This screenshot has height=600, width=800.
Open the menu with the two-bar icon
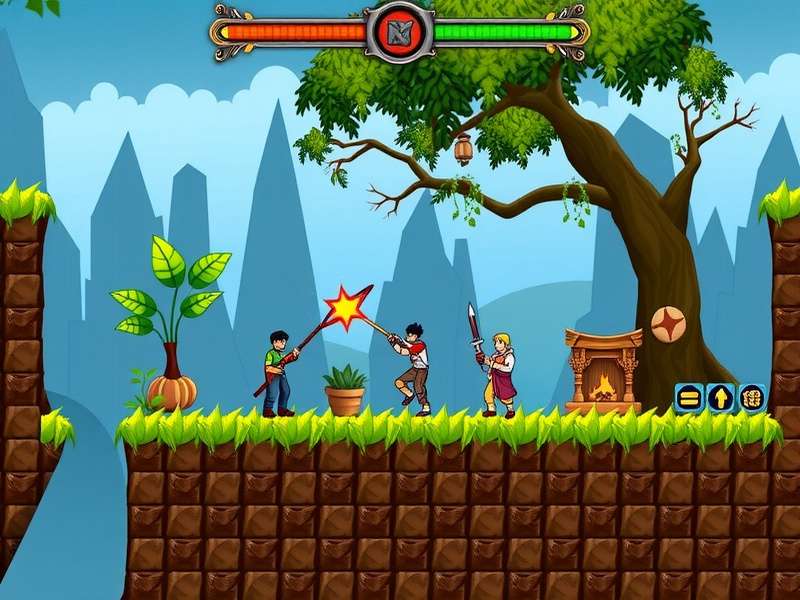pyautogui.click(x=688, y=397)
